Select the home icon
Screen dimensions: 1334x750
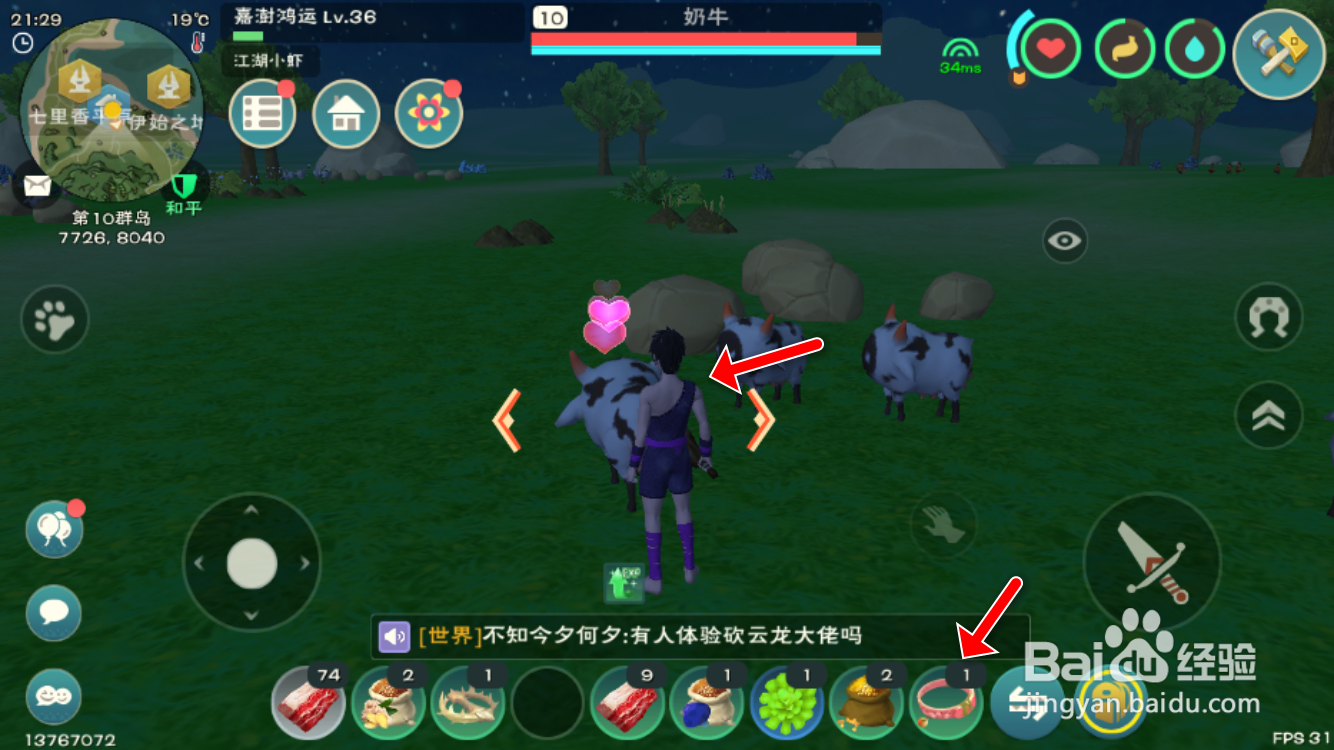(x=345, y=113)
